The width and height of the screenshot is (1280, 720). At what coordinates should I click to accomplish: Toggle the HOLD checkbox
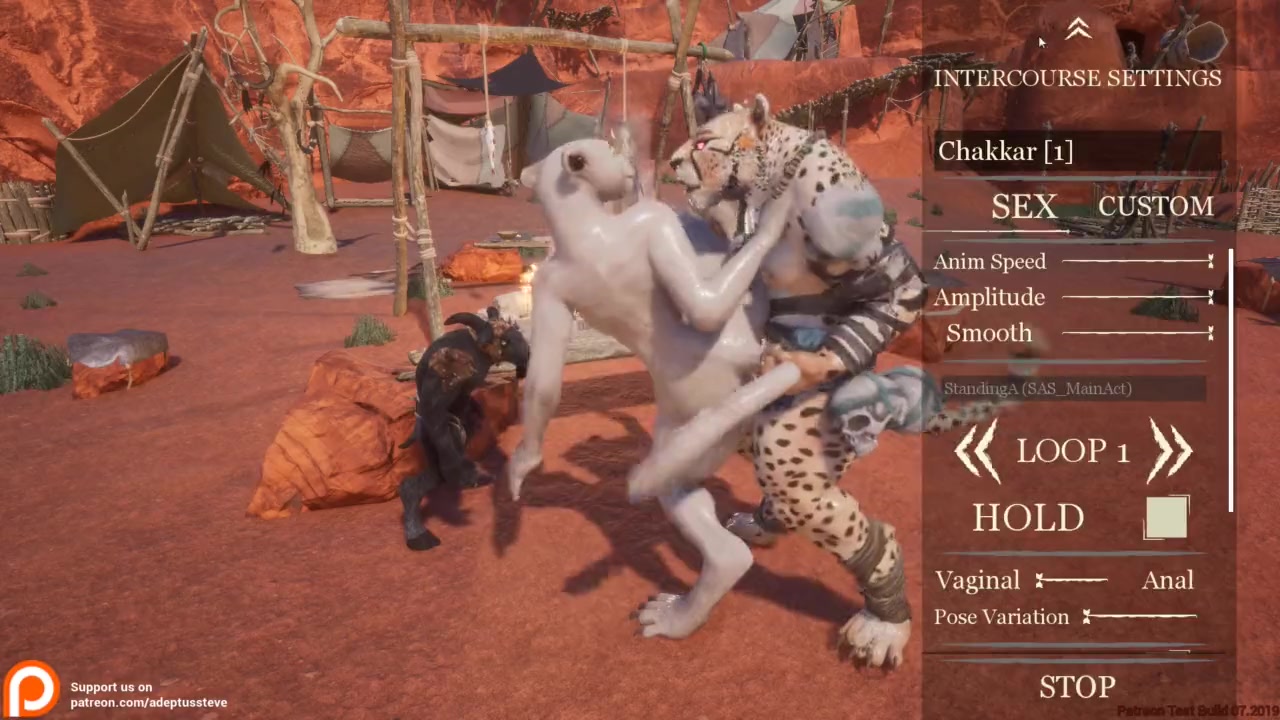coord(1166,518)
